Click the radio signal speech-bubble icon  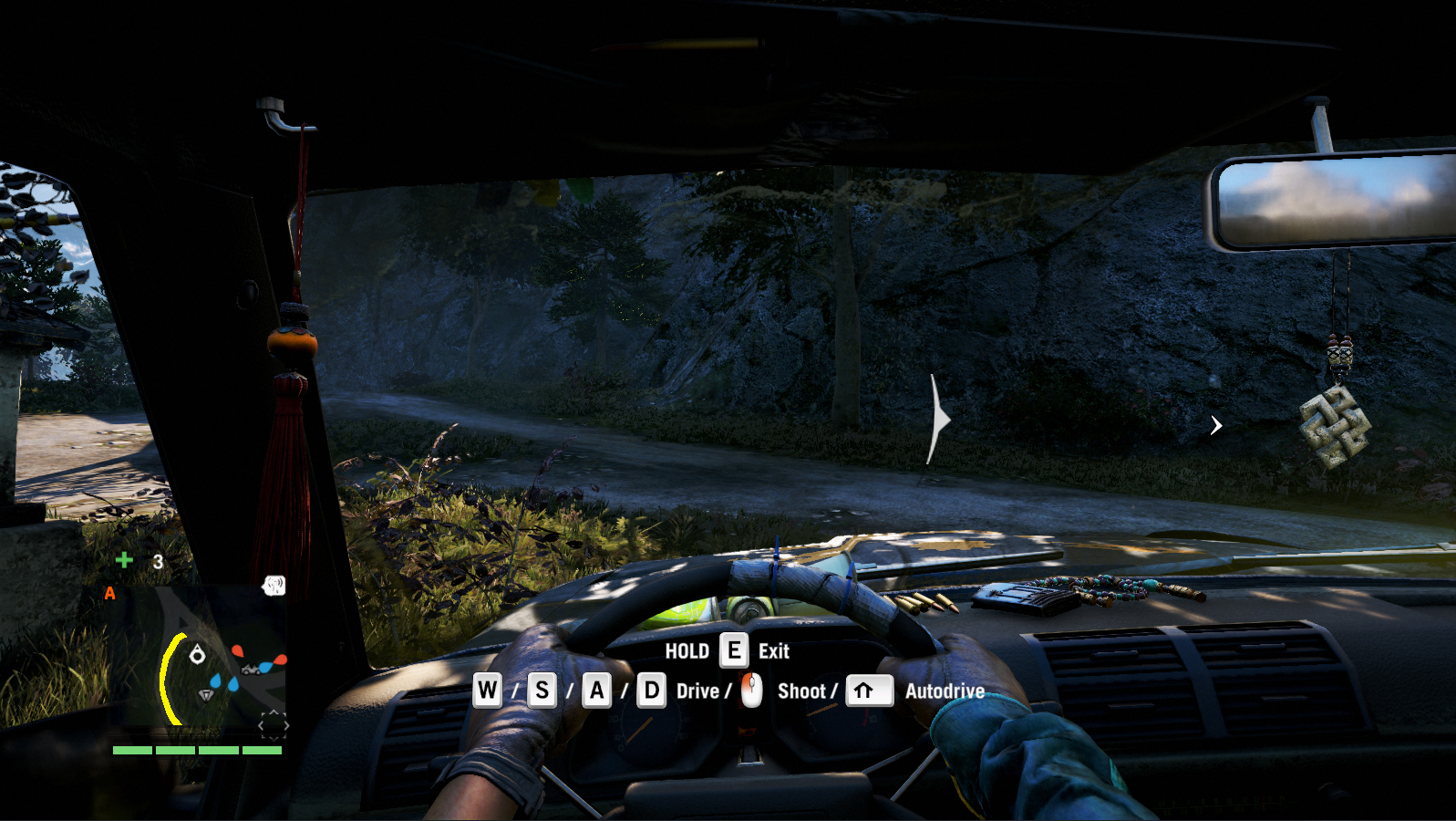274,586
